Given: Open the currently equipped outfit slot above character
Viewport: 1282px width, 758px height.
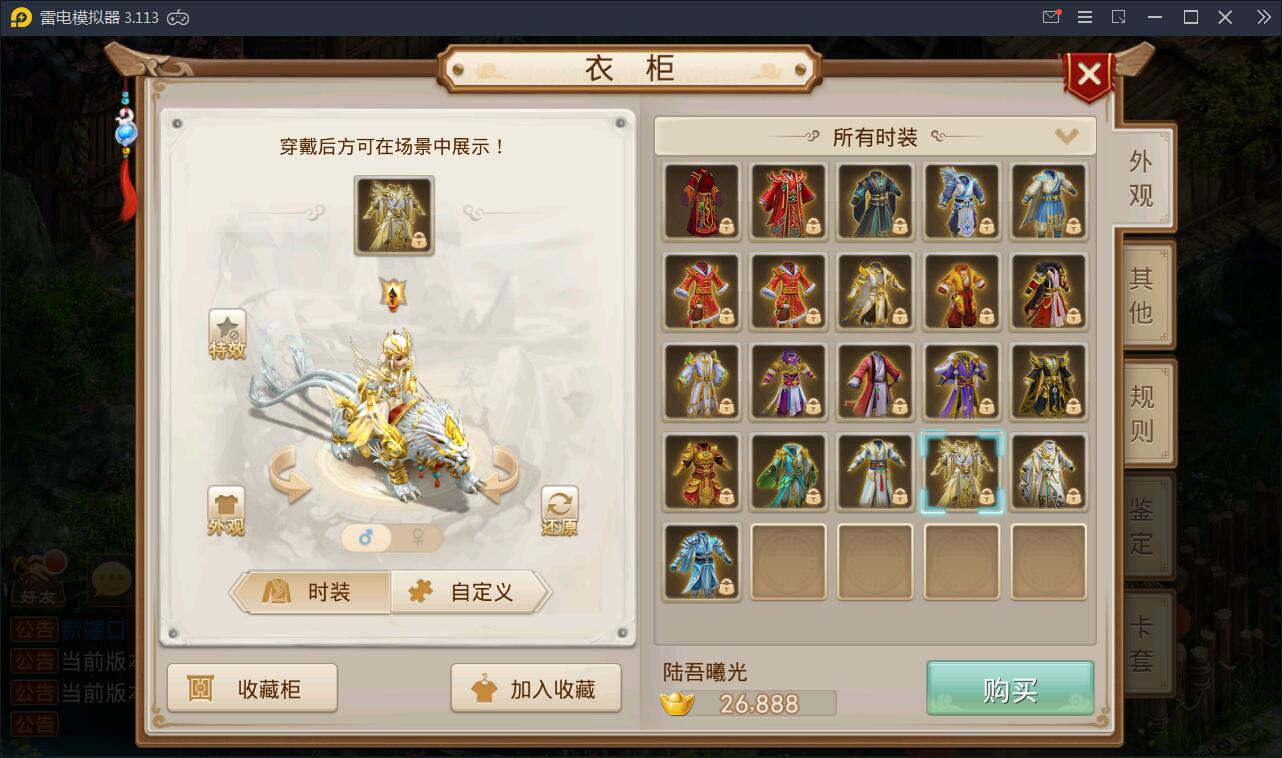Looking at the screenshot, I should (393, 216).
